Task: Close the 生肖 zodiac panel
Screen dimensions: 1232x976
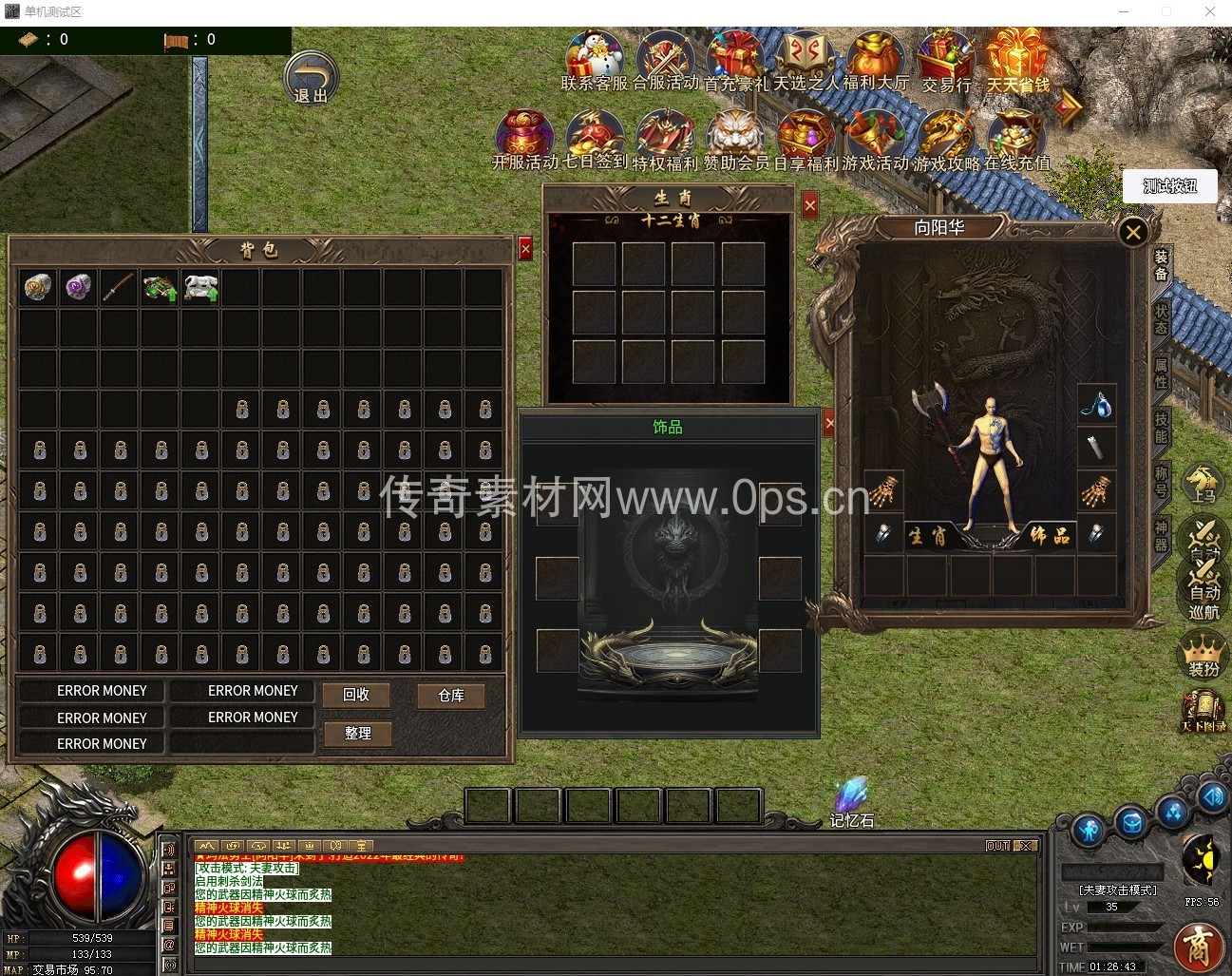Action: [809, 204]
